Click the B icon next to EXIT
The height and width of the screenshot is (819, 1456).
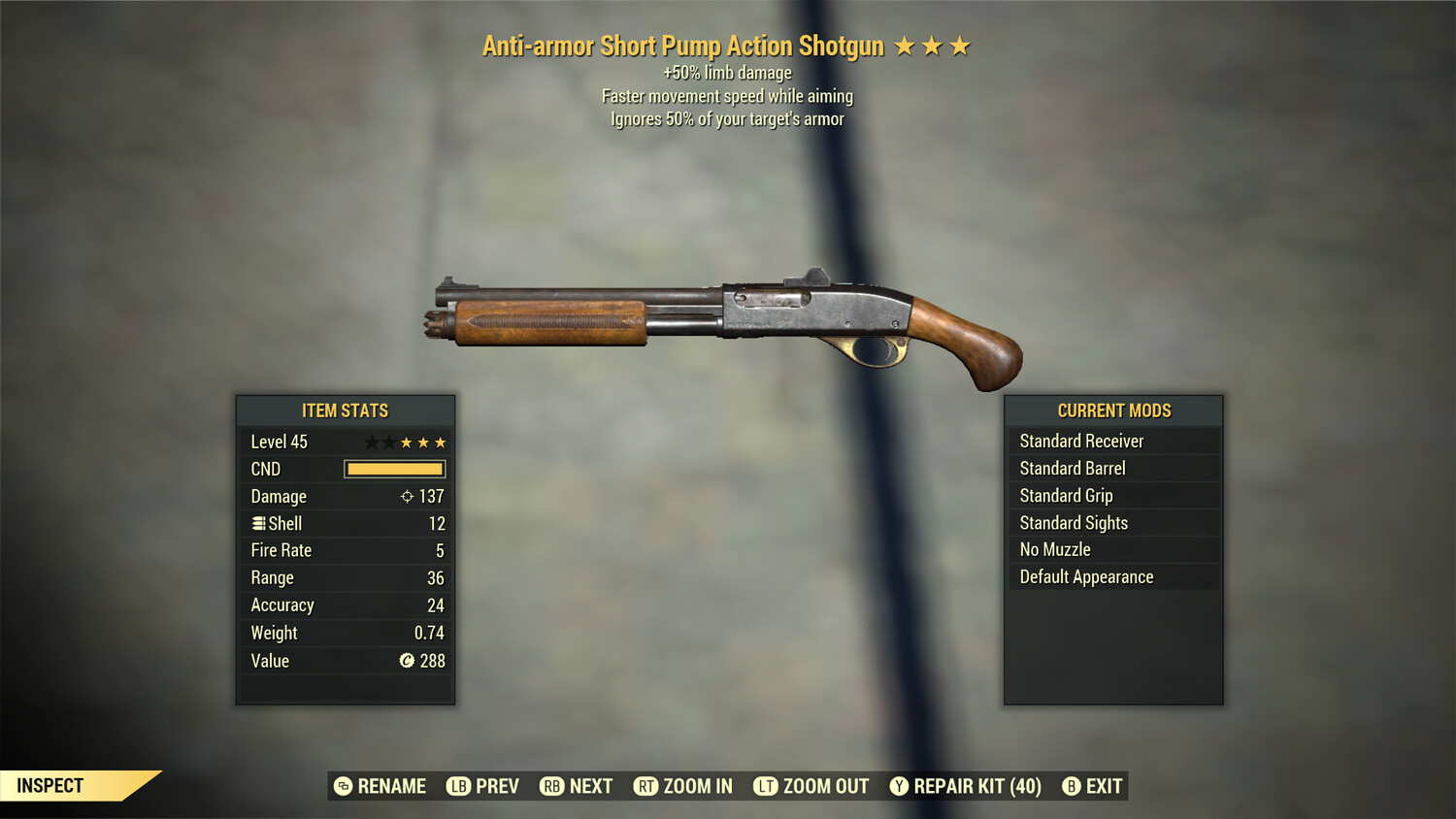pos(1072,786)
